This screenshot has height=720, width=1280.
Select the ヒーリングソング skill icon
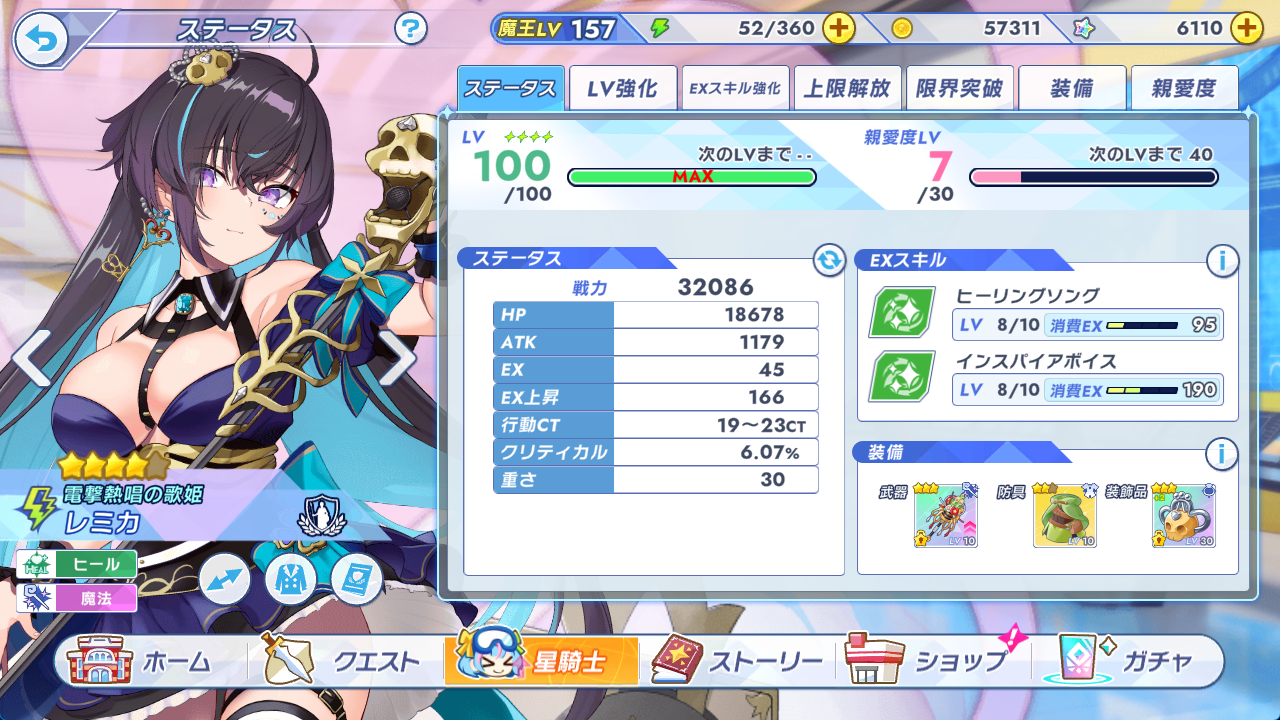point(902,312)
